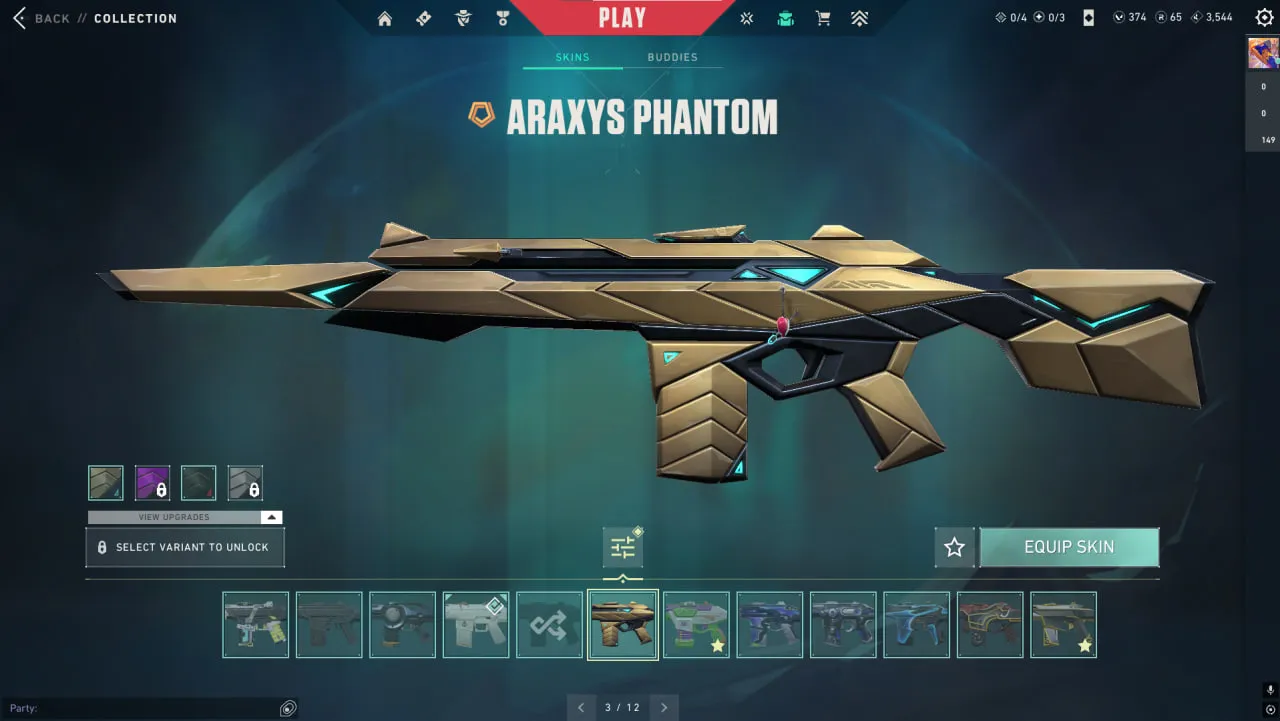Click the Radianite upgrade sliders icon
This screenshot has height=721, width=1280.
622,547
